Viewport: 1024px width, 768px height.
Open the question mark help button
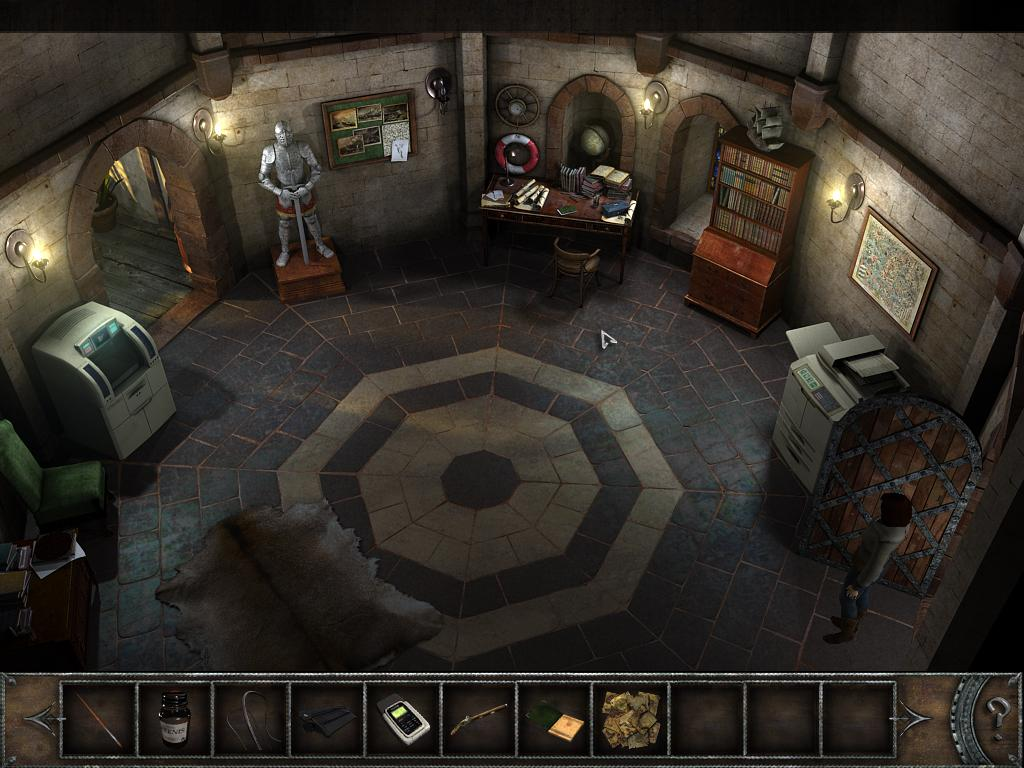coord(997,717)
